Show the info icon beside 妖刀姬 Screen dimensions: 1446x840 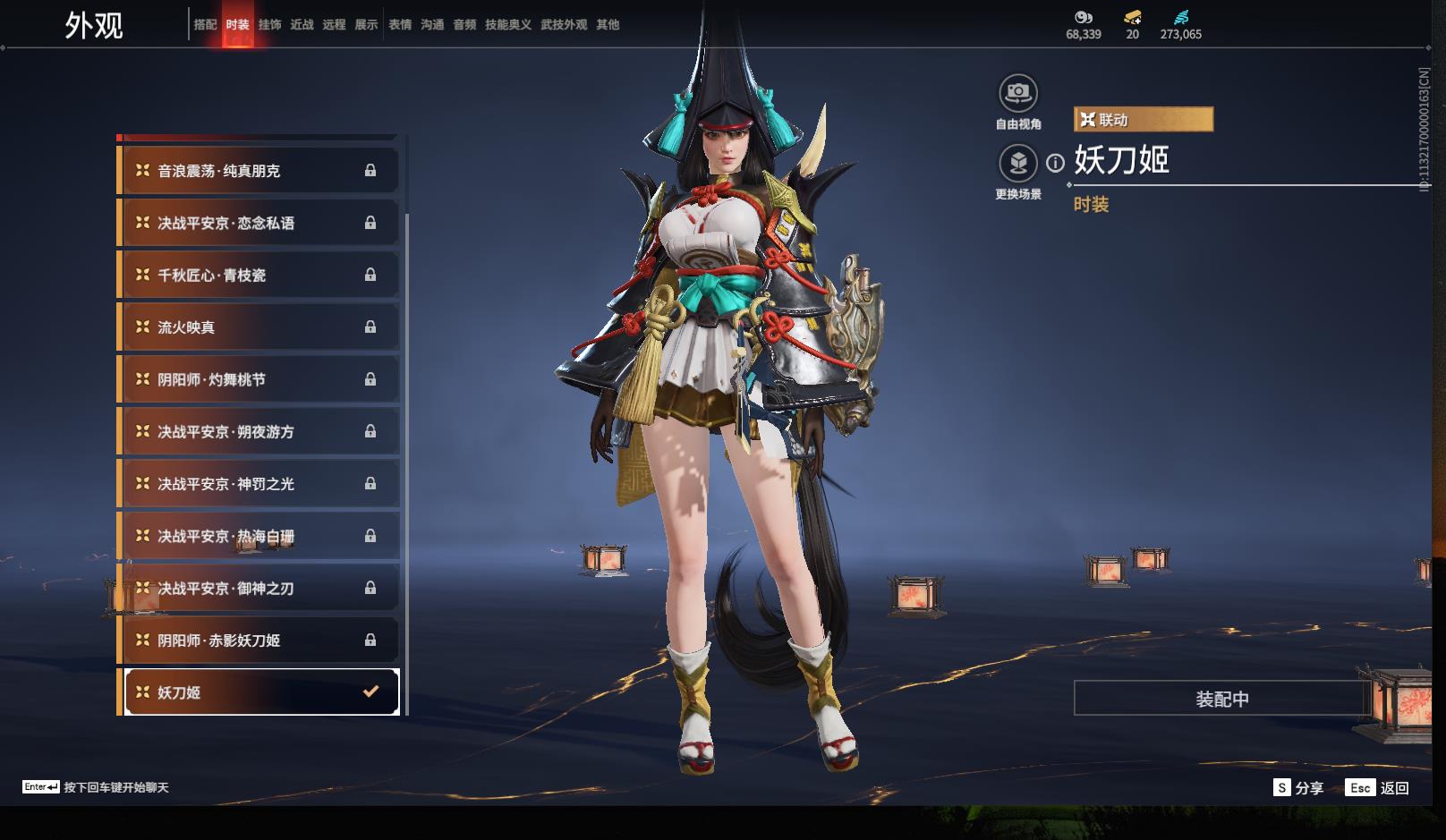[x=1056, y=163]
